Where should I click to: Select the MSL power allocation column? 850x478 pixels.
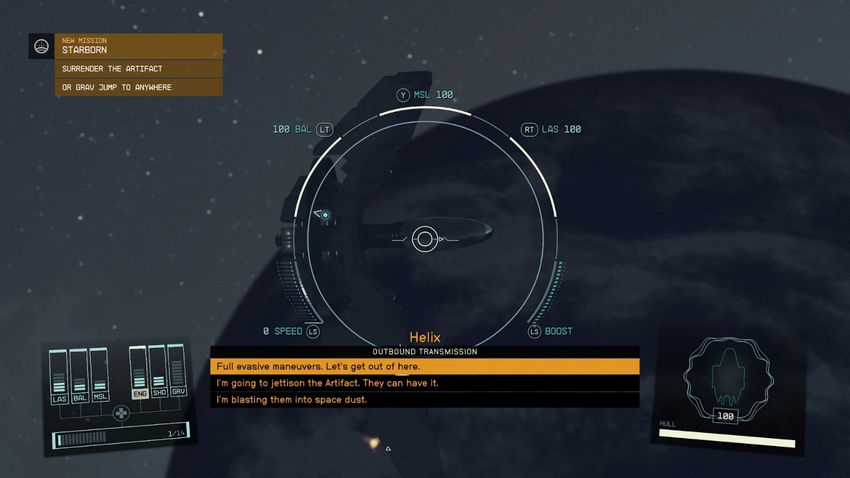(x=99, y=376)
